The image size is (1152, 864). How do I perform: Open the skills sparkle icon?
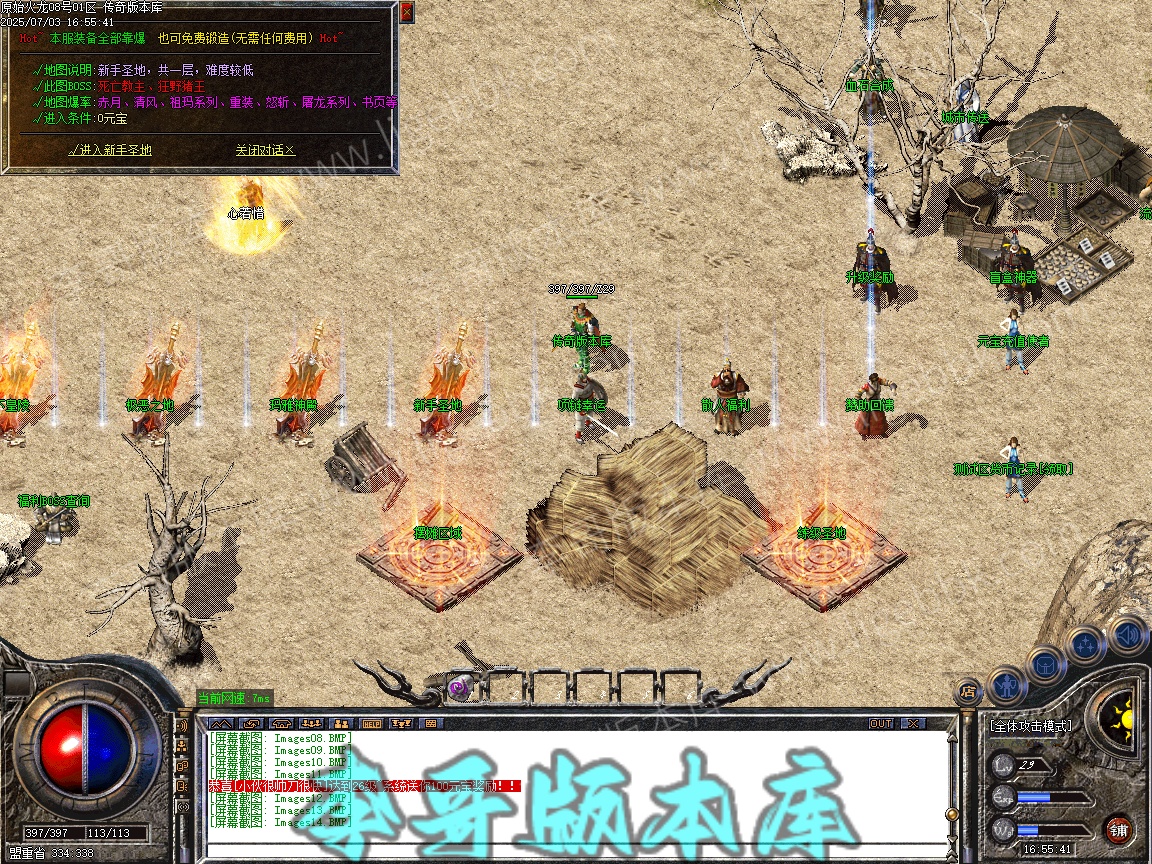point(1086,643)
